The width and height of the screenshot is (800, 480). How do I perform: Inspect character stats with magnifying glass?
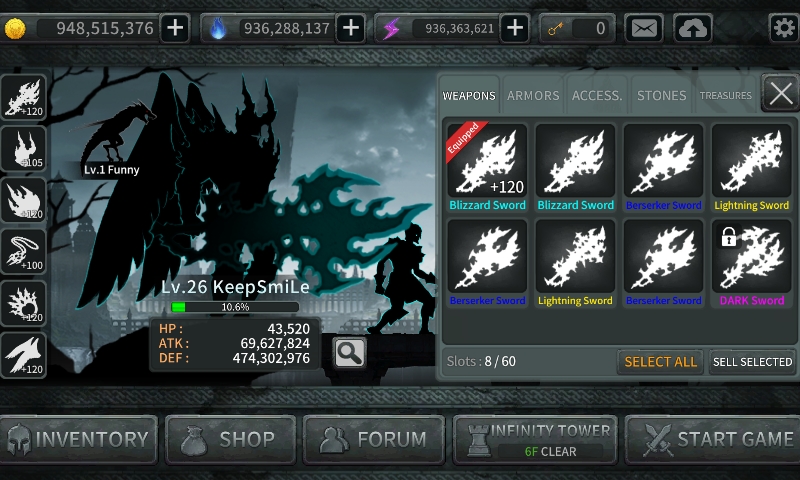pyautogui.click(x=349, y=352)
